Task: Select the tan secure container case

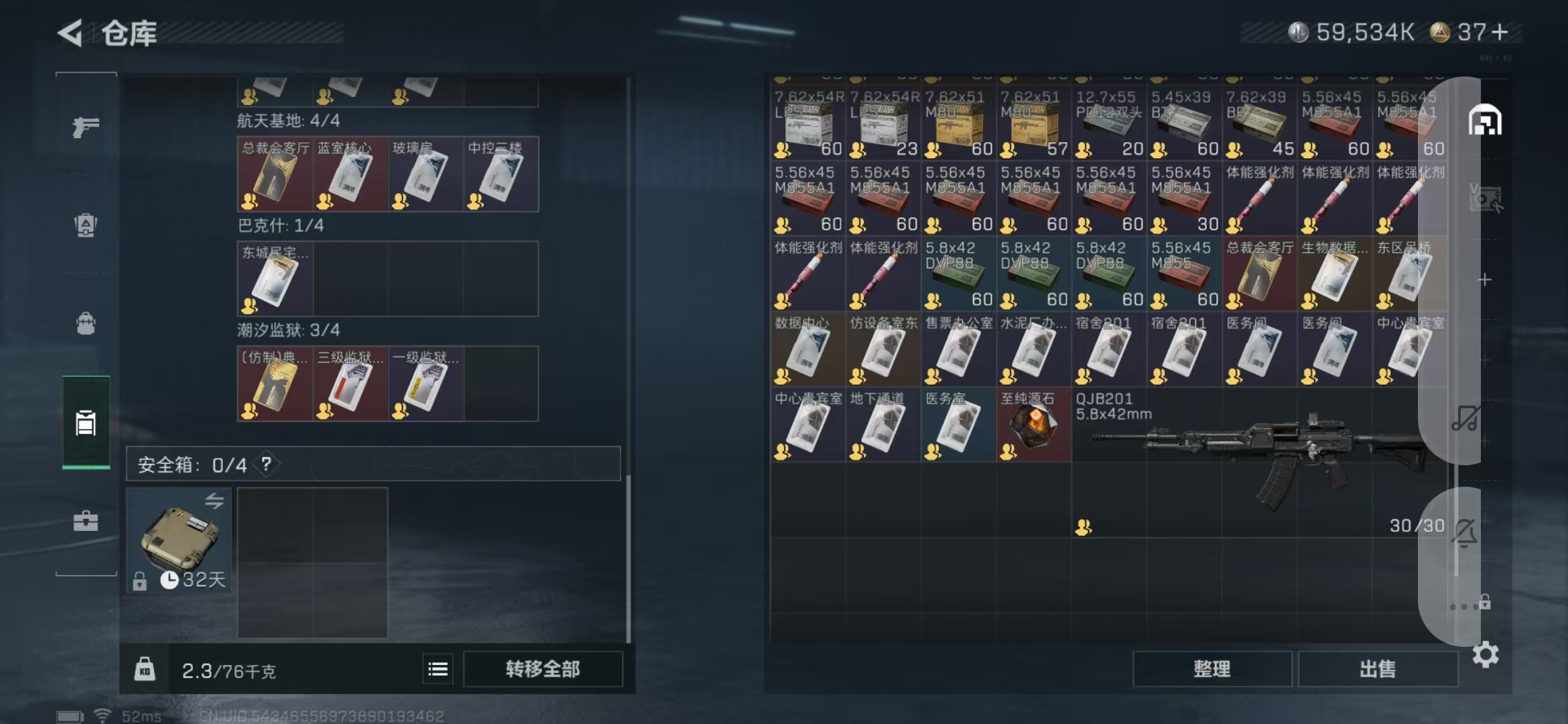Action: (179, 538)
